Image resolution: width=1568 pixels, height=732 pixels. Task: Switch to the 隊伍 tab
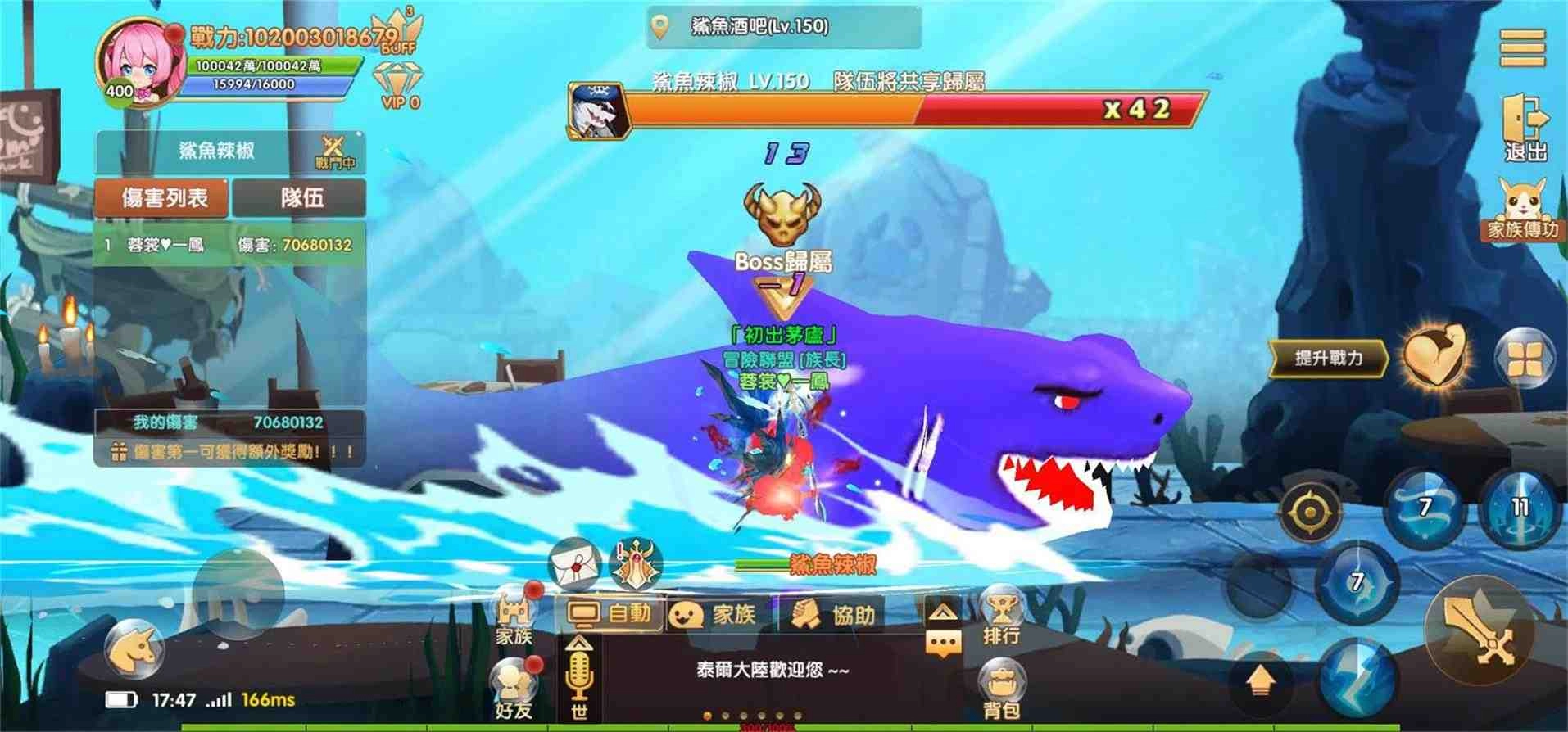click(x=301, y=199)
